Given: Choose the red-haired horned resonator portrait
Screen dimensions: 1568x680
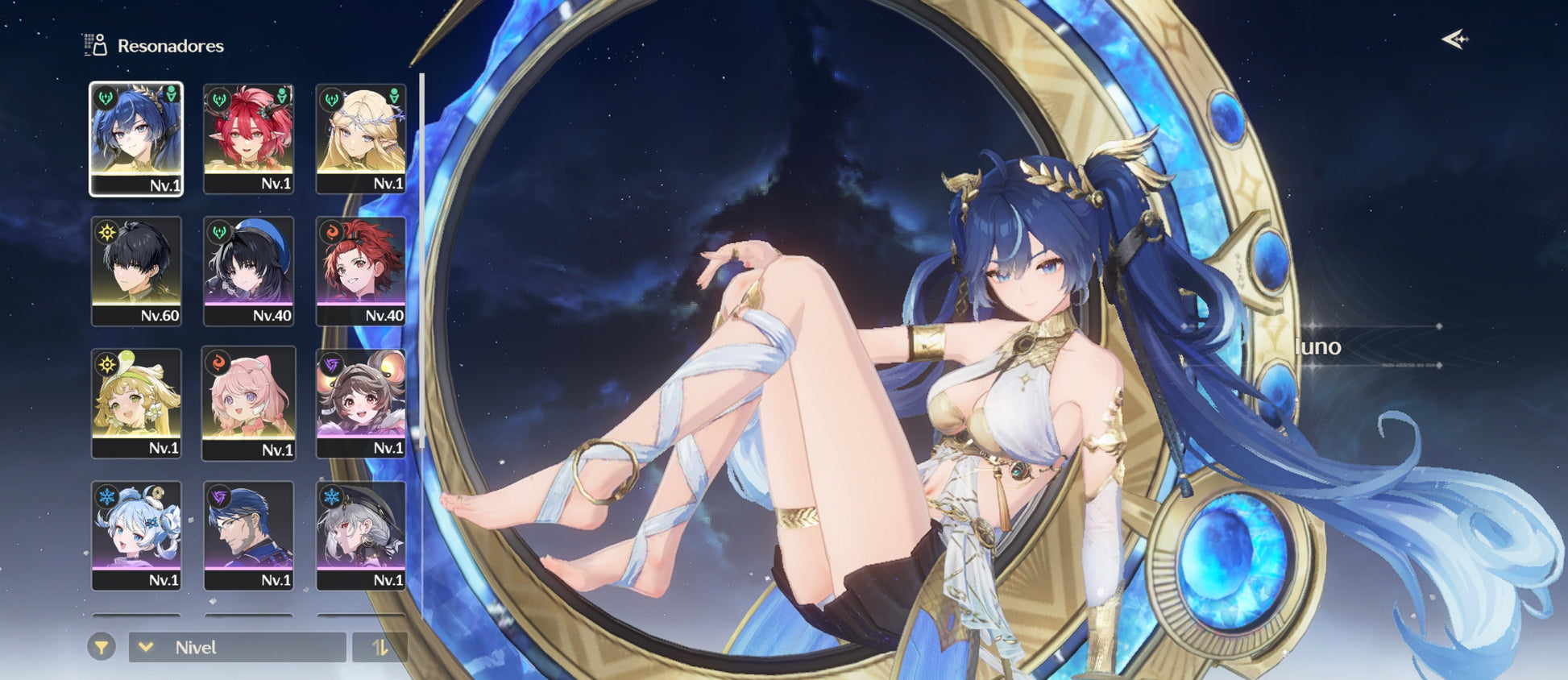Looking at the screenshot, I should (x=248, y=139).
